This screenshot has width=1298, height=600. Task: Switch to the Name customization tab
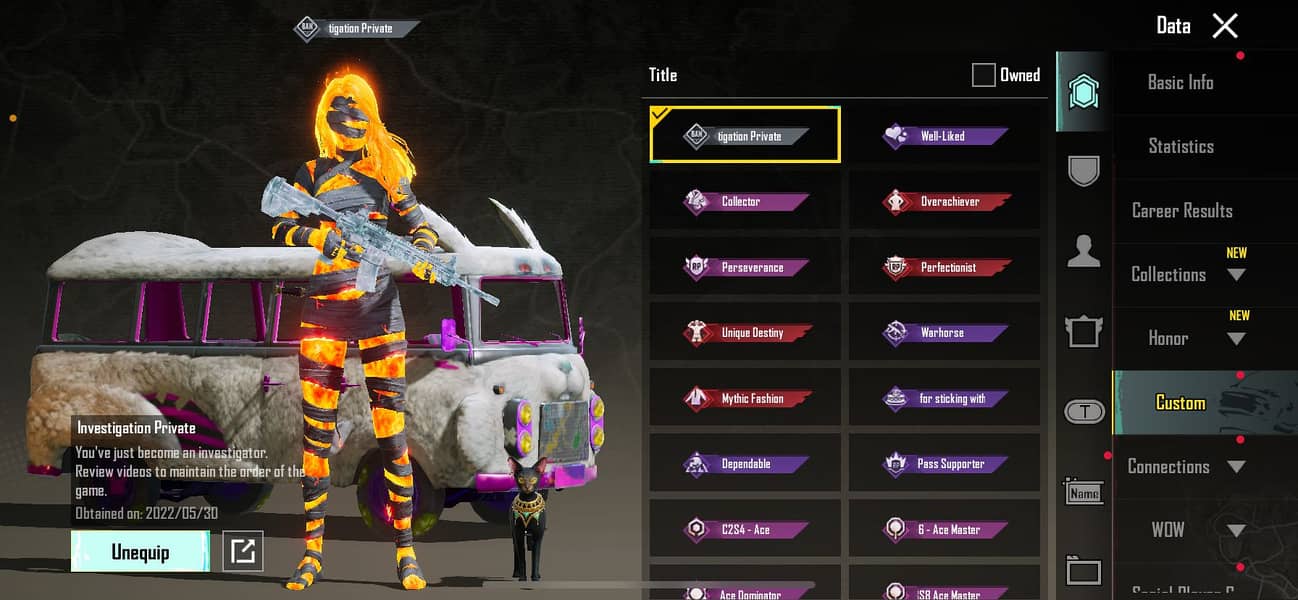point(1084,492)
